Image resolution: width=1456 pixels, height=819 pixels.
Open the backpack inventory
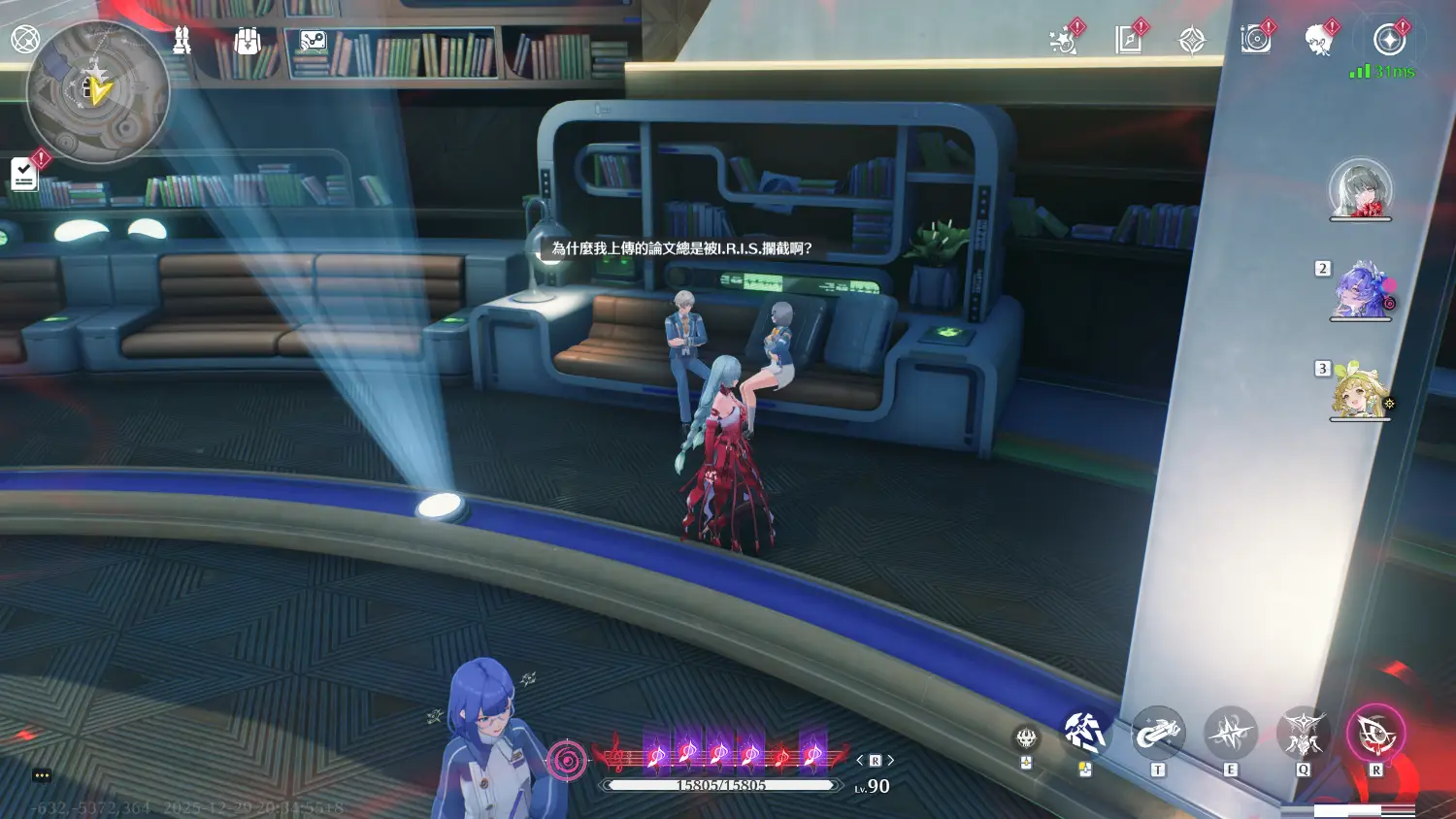click(x=248, y=41)
